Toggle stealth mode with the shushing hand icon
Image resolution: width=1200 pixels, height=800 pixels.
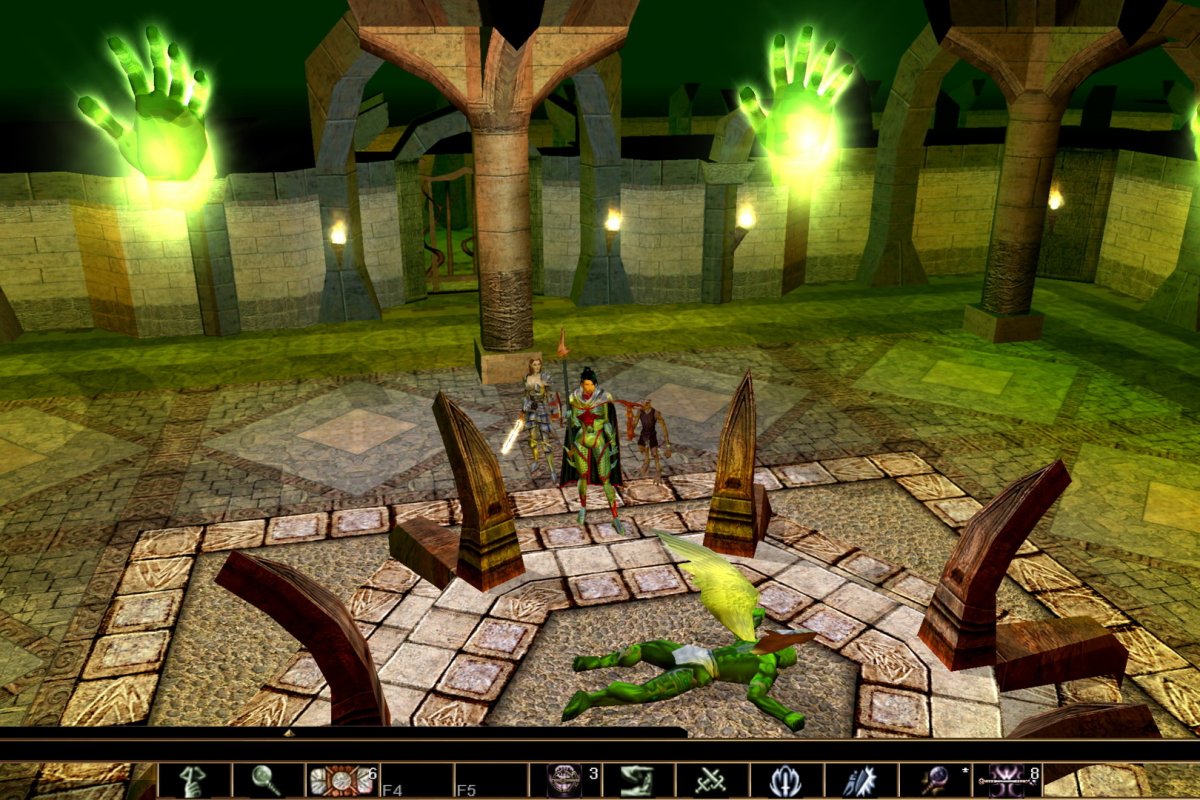194,780
